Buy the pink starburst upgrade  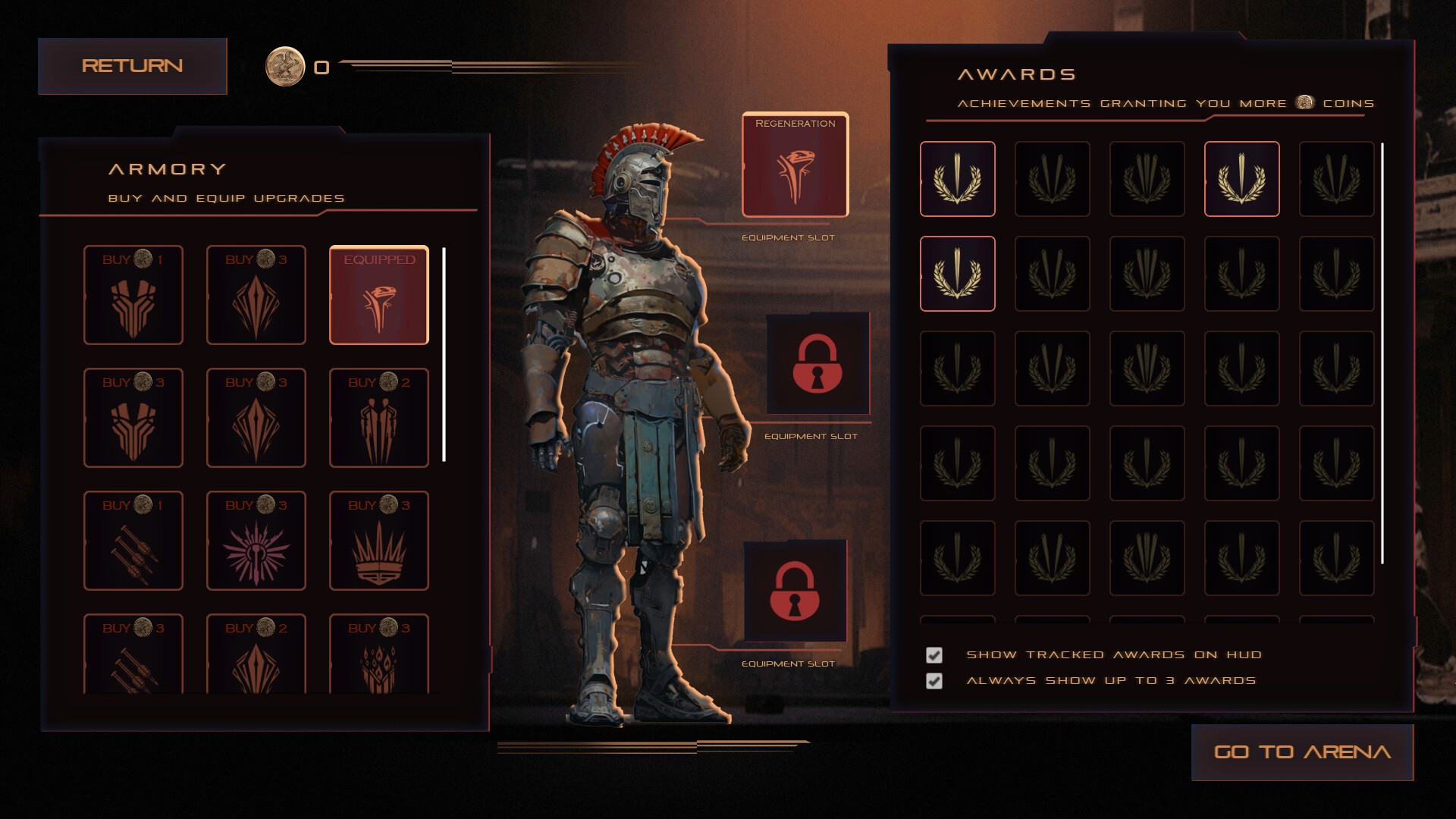coord(256,540)
